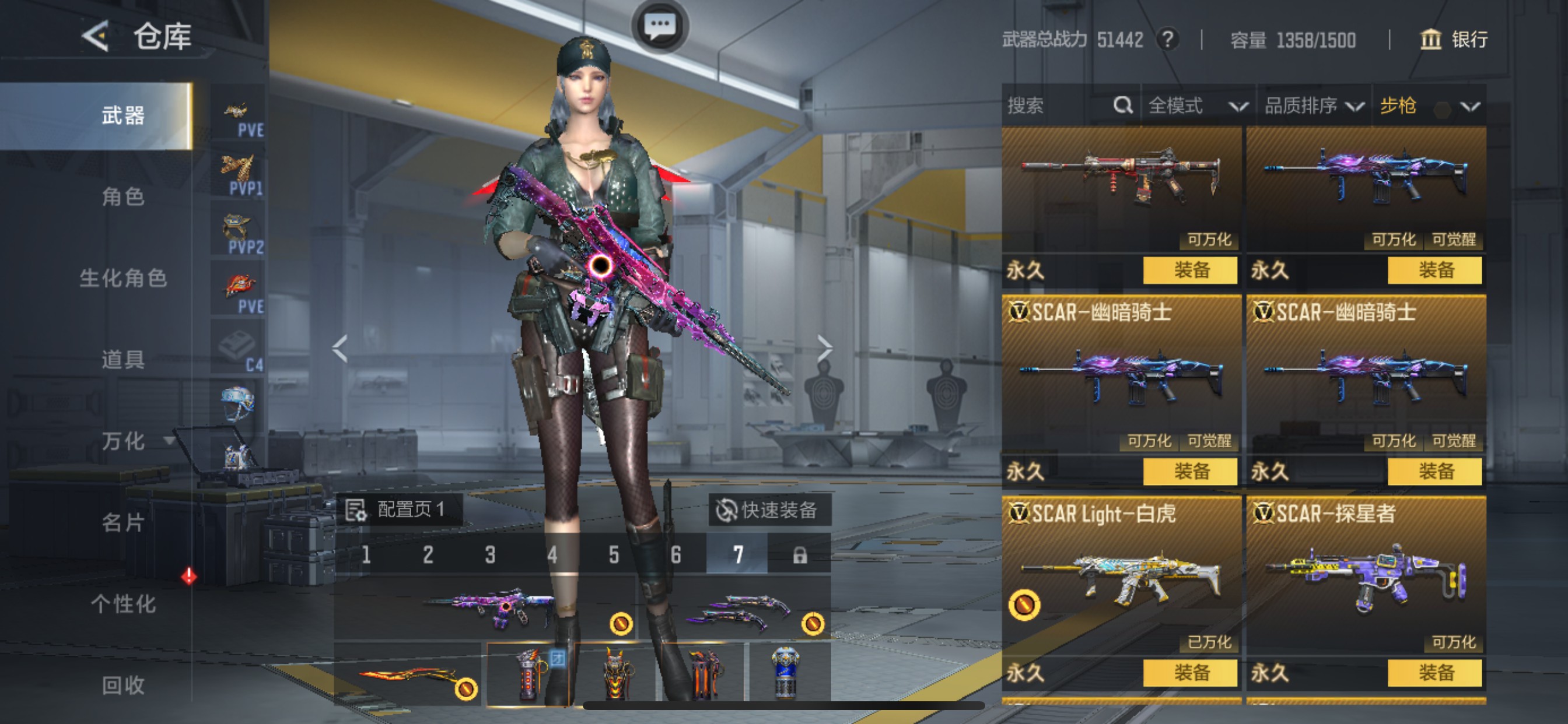Select the 角色 category tab
The width and height of the screenshot is (1568, 724).
click(123, 196)
